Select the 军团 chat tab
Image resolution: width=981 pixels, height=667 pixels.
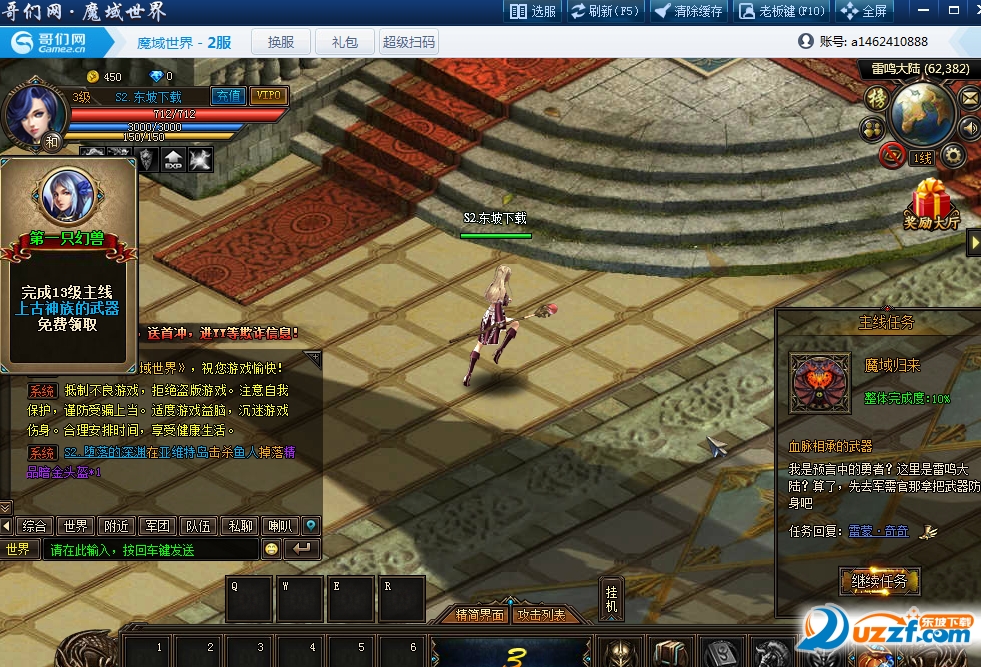point(157,526)
